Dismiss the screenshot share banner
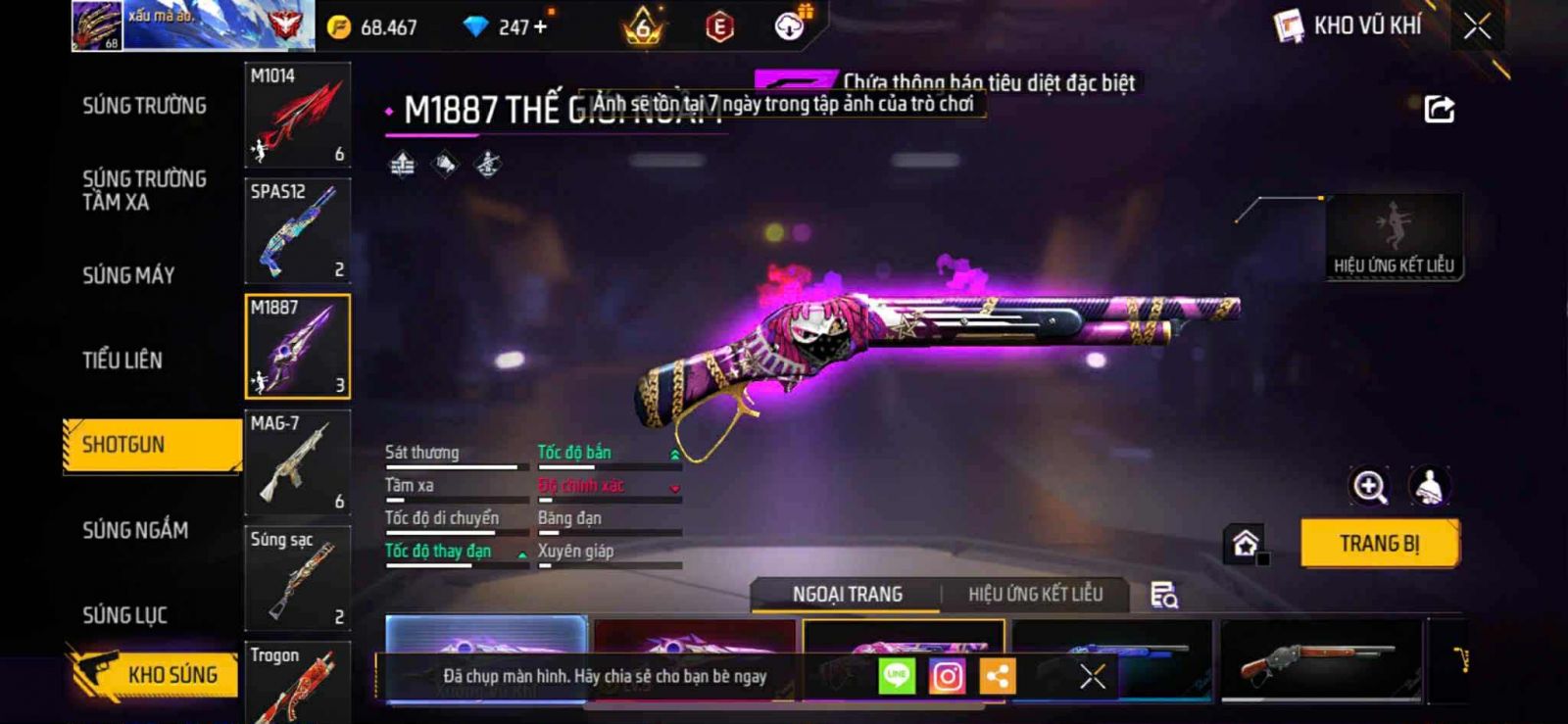This screenshot has width=1568, height=724. point(1092,676)
